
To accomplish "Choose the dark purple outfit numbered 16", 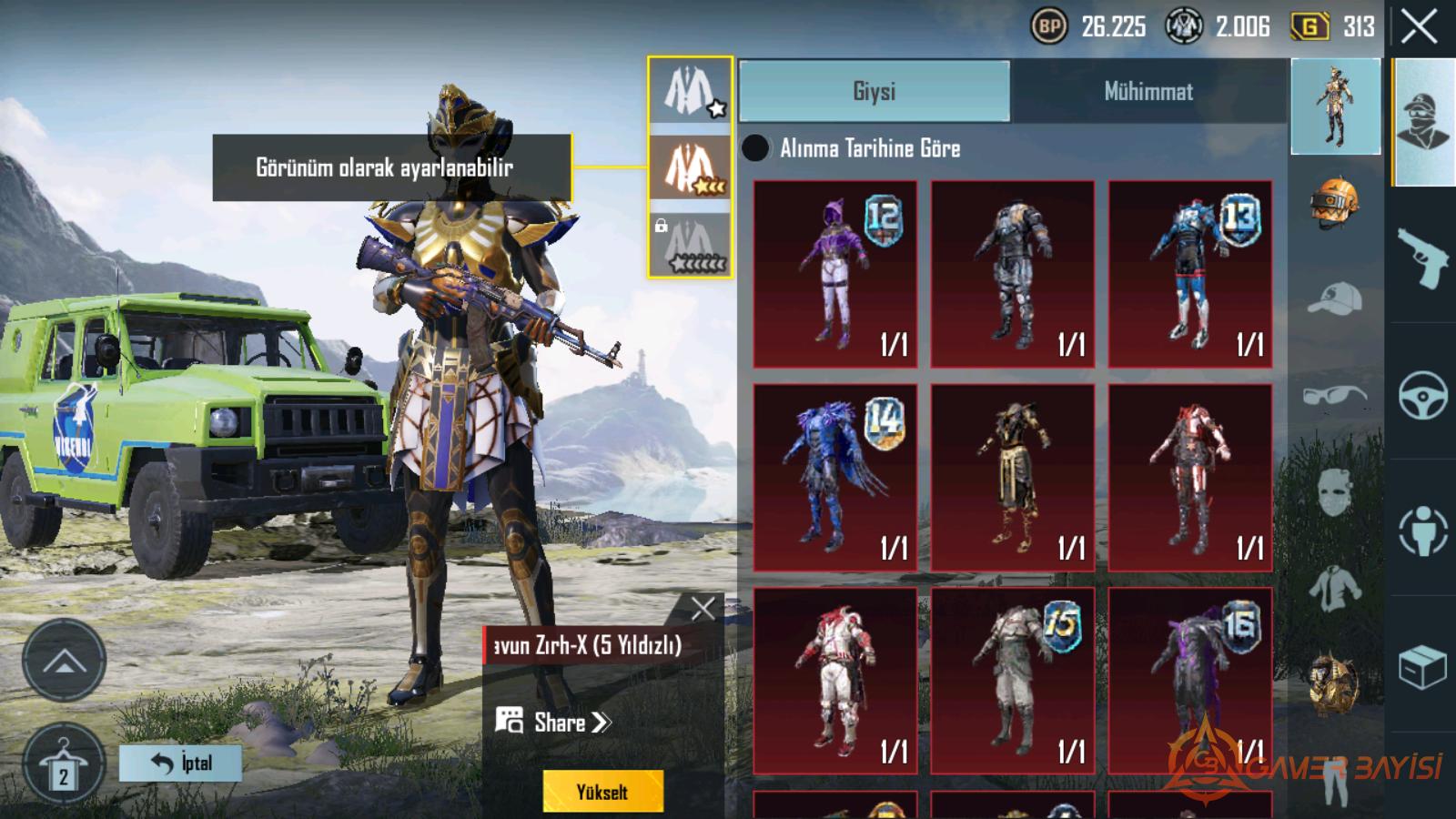I will [1190, 682].
